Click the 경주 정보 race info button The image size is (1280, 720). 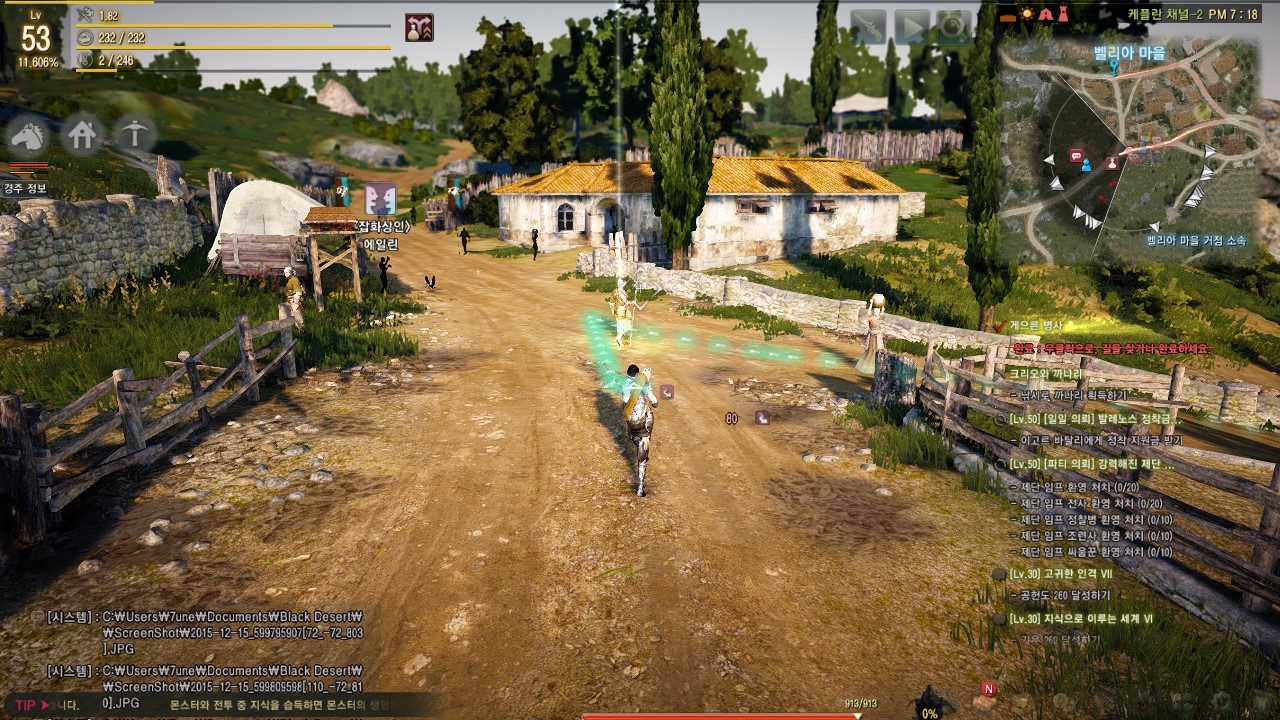pyautogui.click(x=23, y=188)
